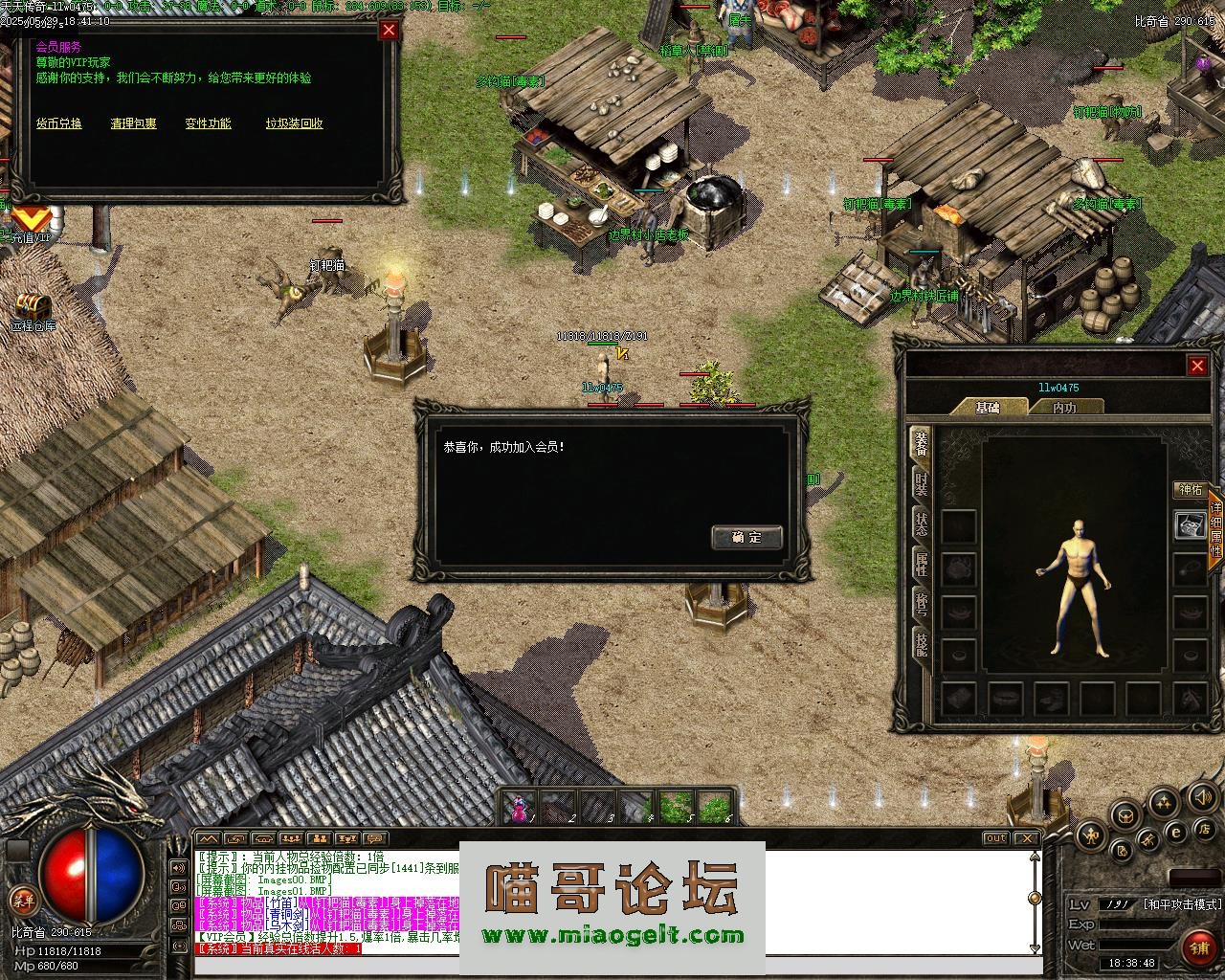Open the 菜单 menu button beside the orb

click(22, 899)
